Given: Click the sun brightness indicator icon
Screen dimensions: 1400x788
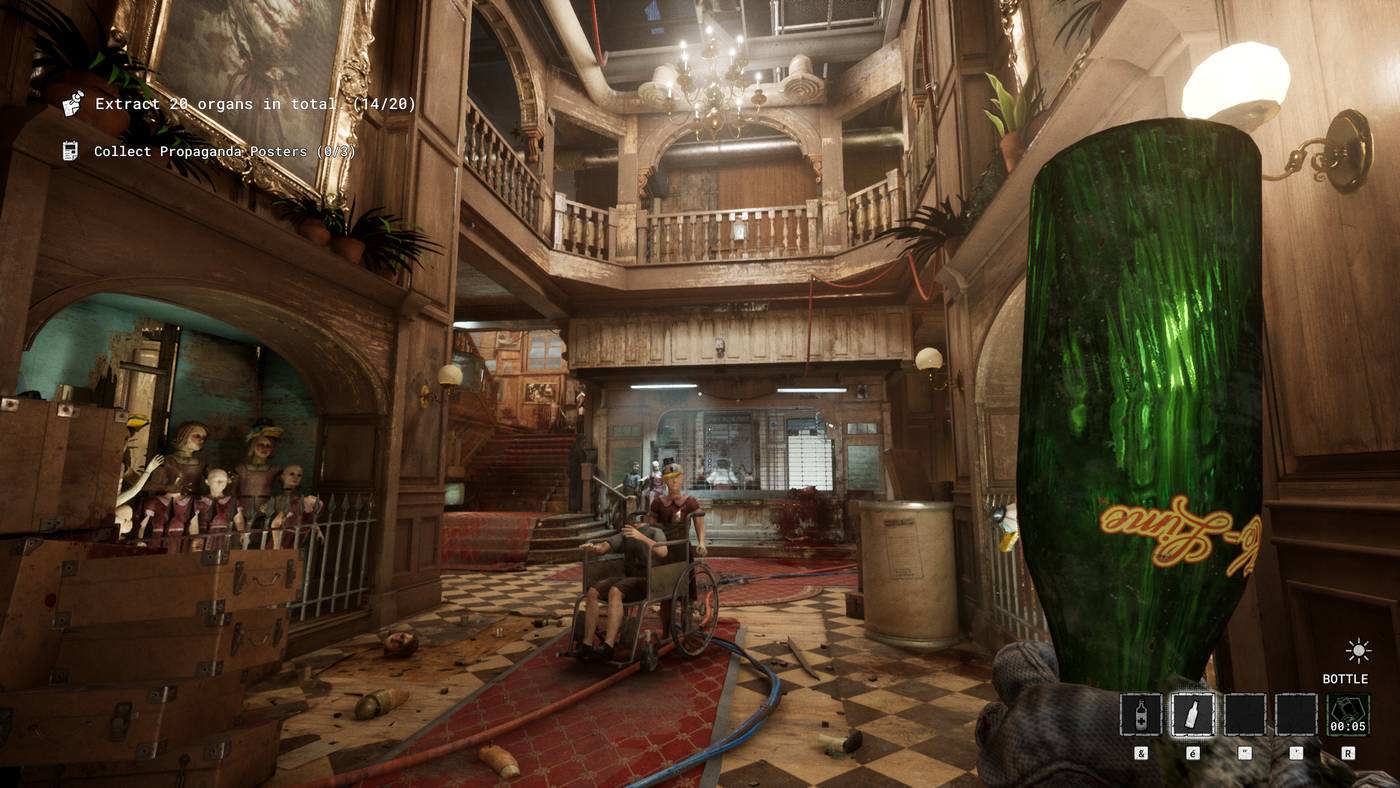Looking at the screenshot, I should tap(1358, 651).
